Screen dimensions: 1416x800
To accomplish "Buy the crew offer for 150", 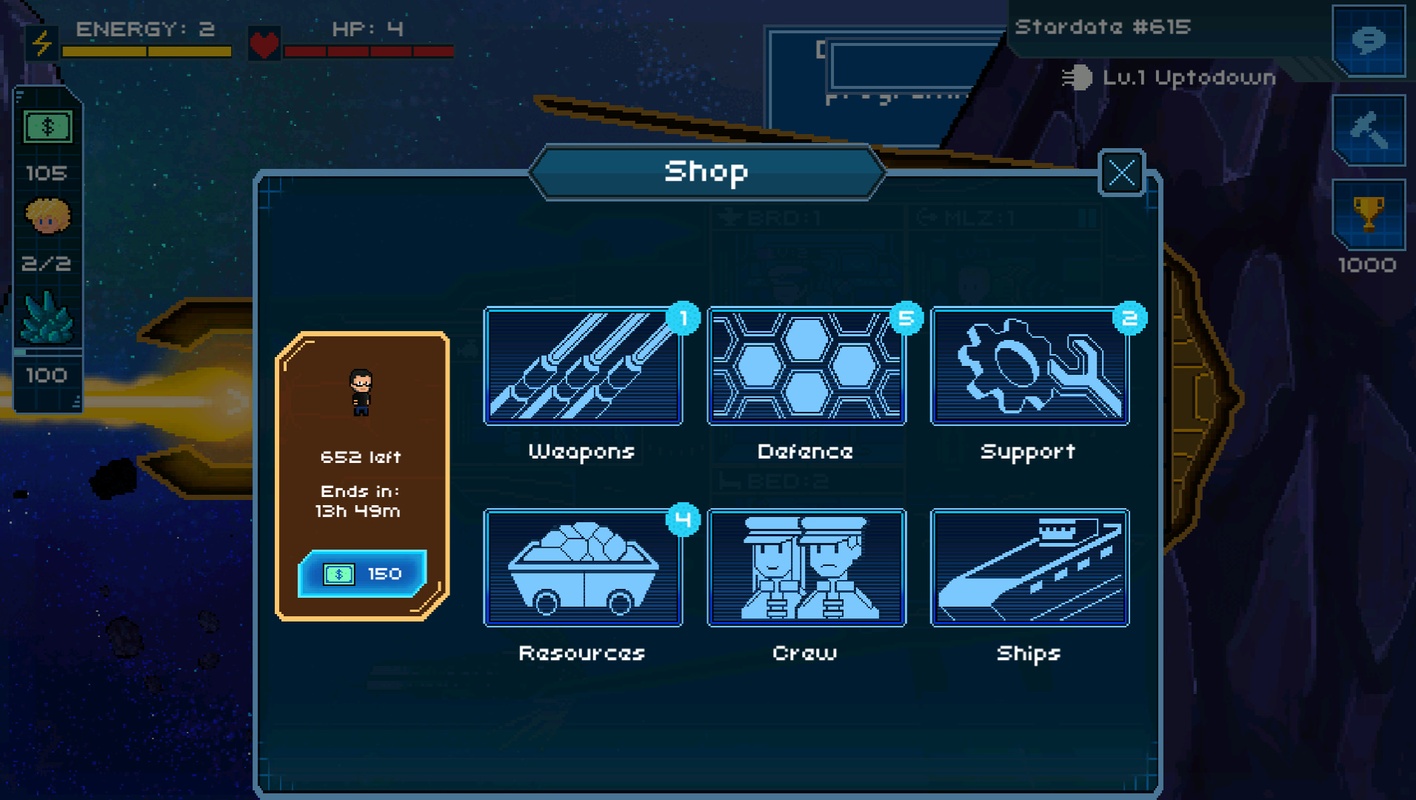I will point(362,574).
